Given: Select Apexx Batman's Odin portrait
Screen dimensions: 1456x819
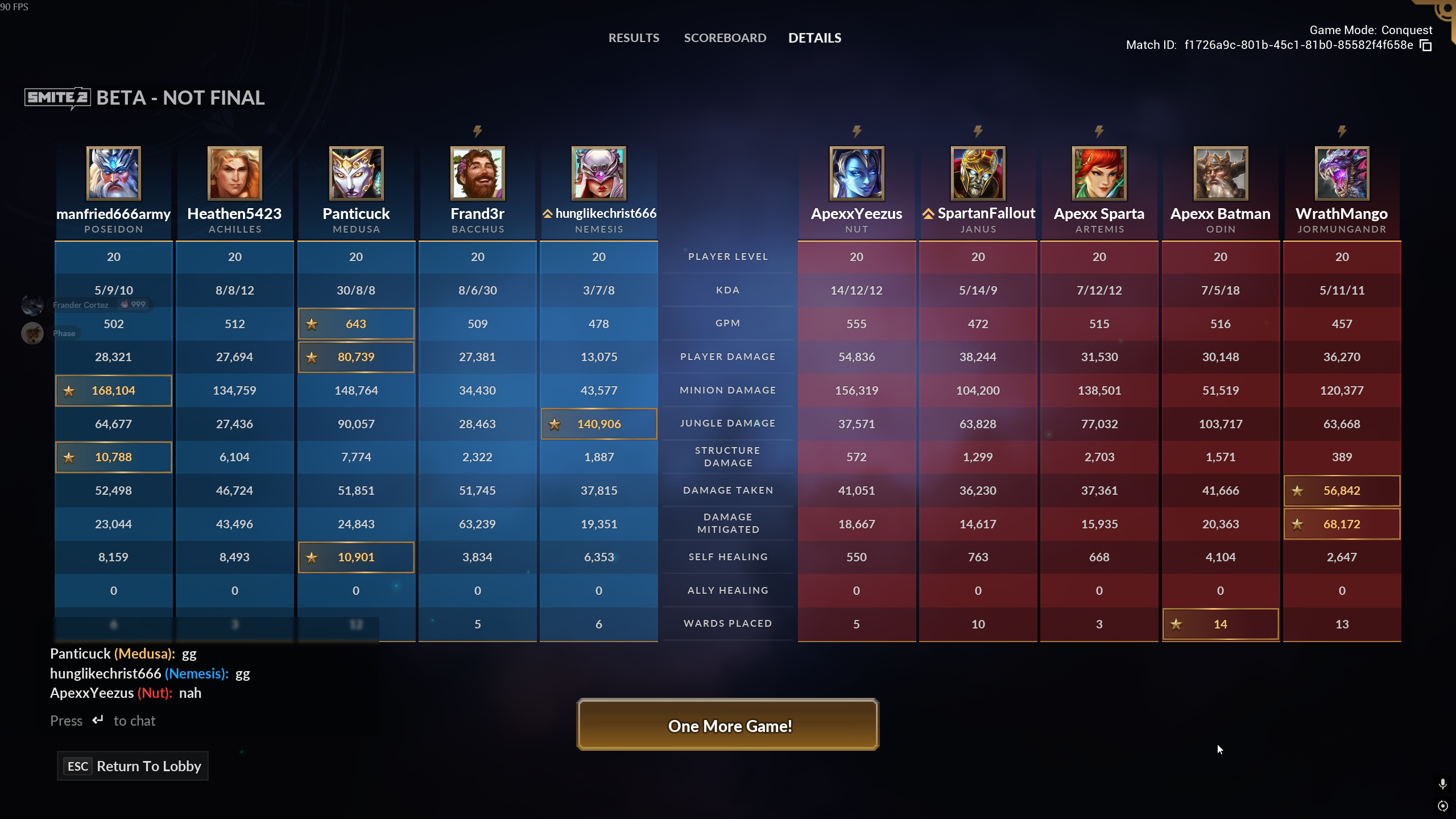Looking at the screenshot, I should pos(1221,173).
